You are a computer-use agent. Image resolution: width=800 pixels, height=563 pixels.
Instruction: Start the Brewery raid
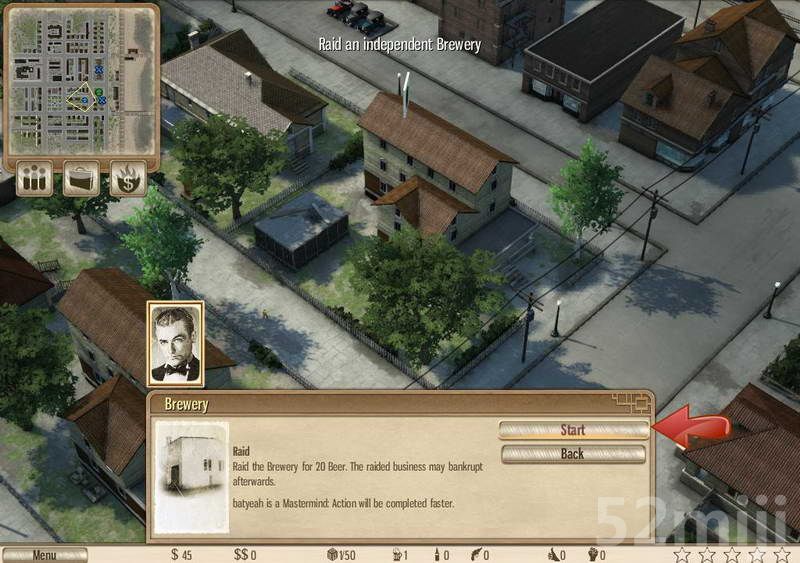click(x=573, y=430)
